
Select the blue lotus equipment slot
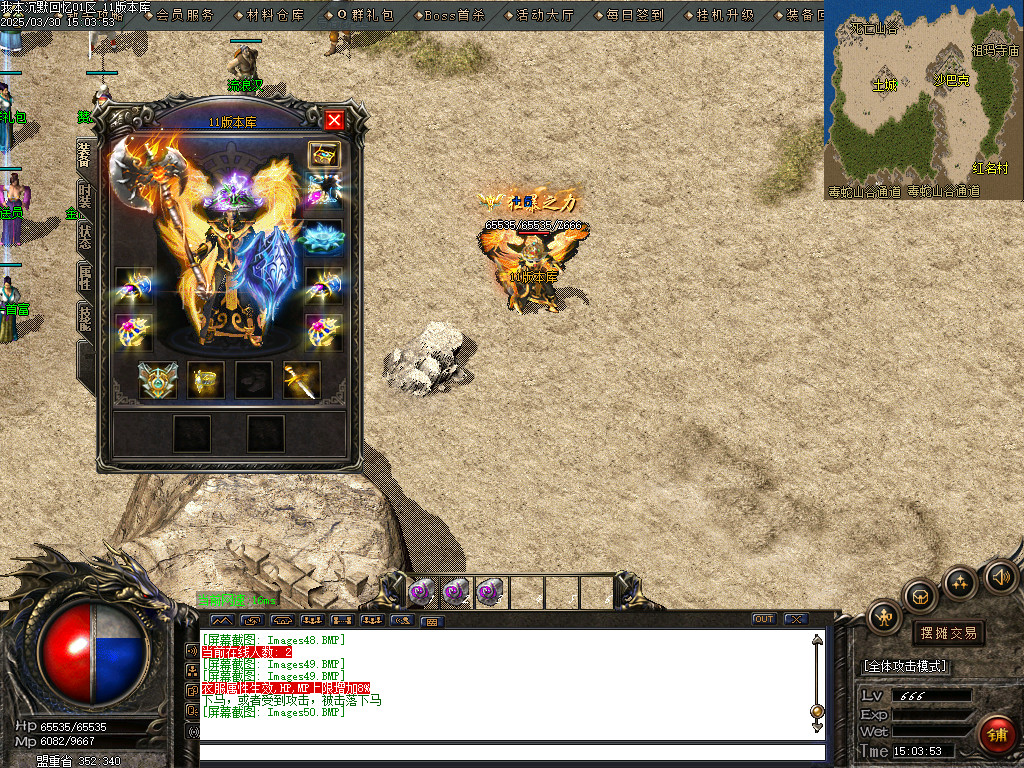[x=324, y=237]
